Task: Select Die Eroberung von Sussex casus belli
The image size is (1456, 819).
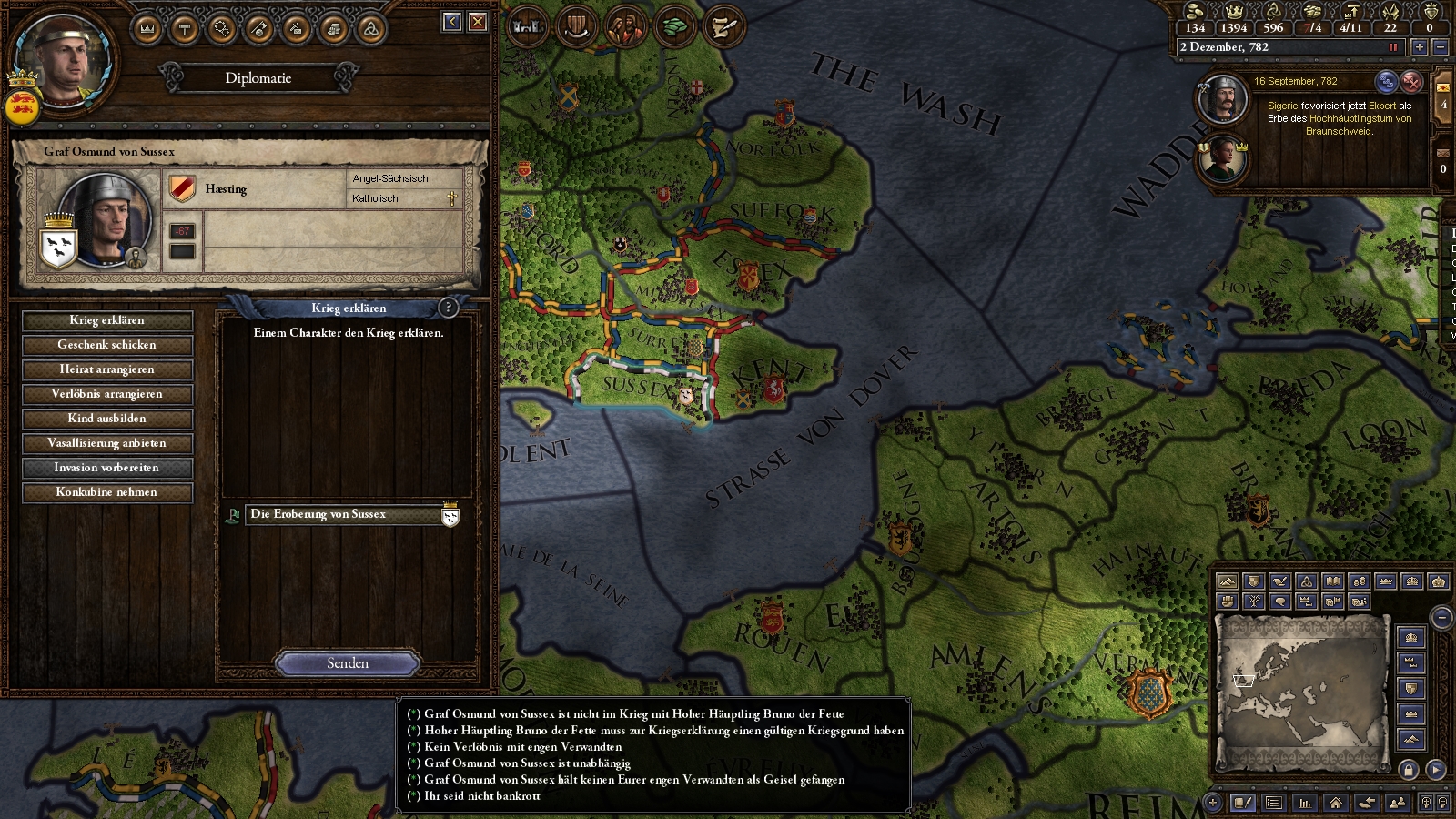Action: 345,515
